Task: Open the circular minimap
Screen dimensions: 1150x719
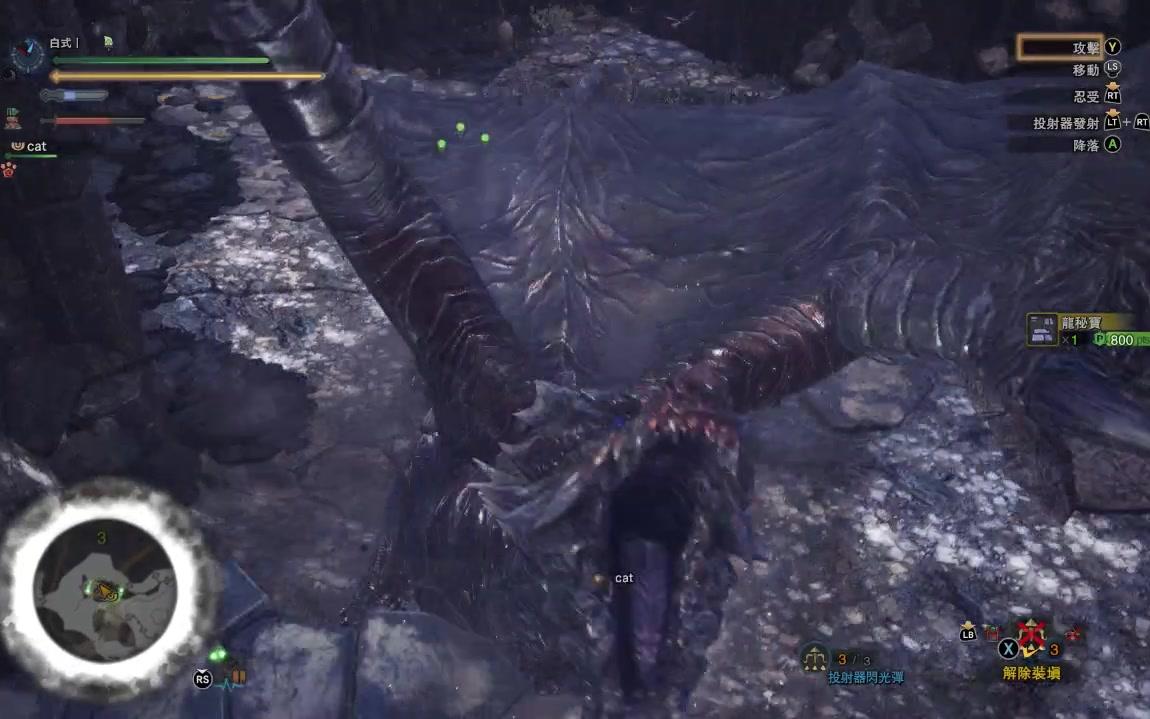Action: (x=105, y=589)
